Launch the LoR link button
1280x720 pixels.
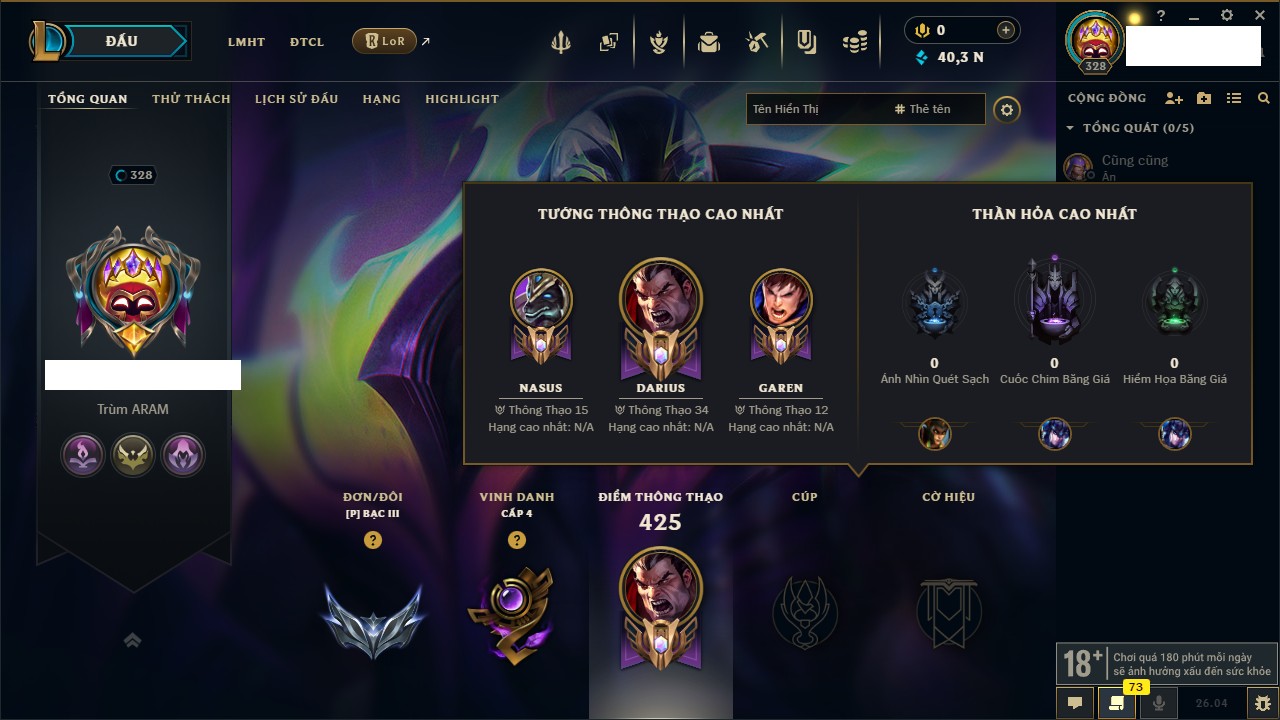(385, 42)
